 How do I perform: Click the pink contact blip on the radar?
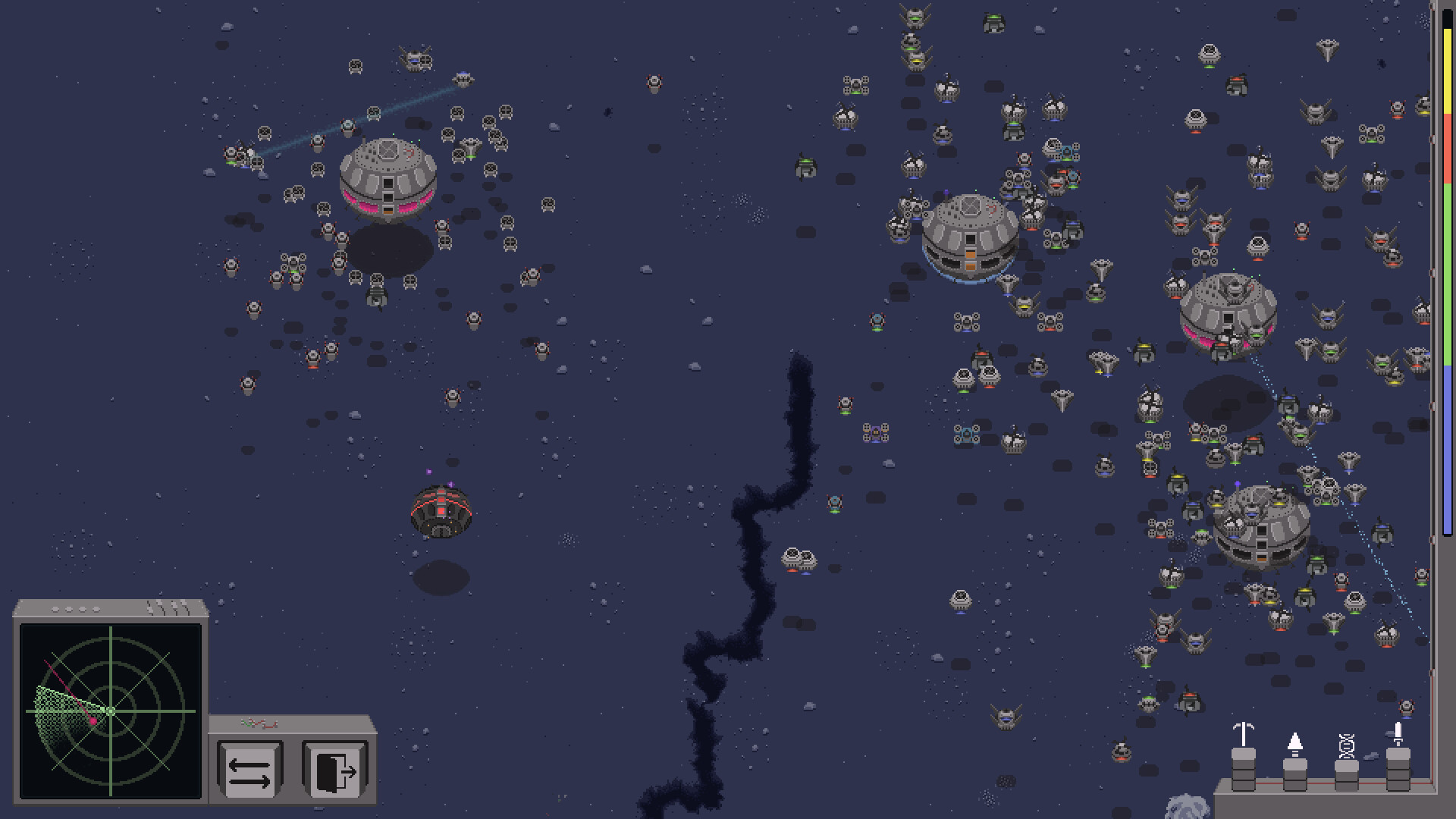(93, 720)
